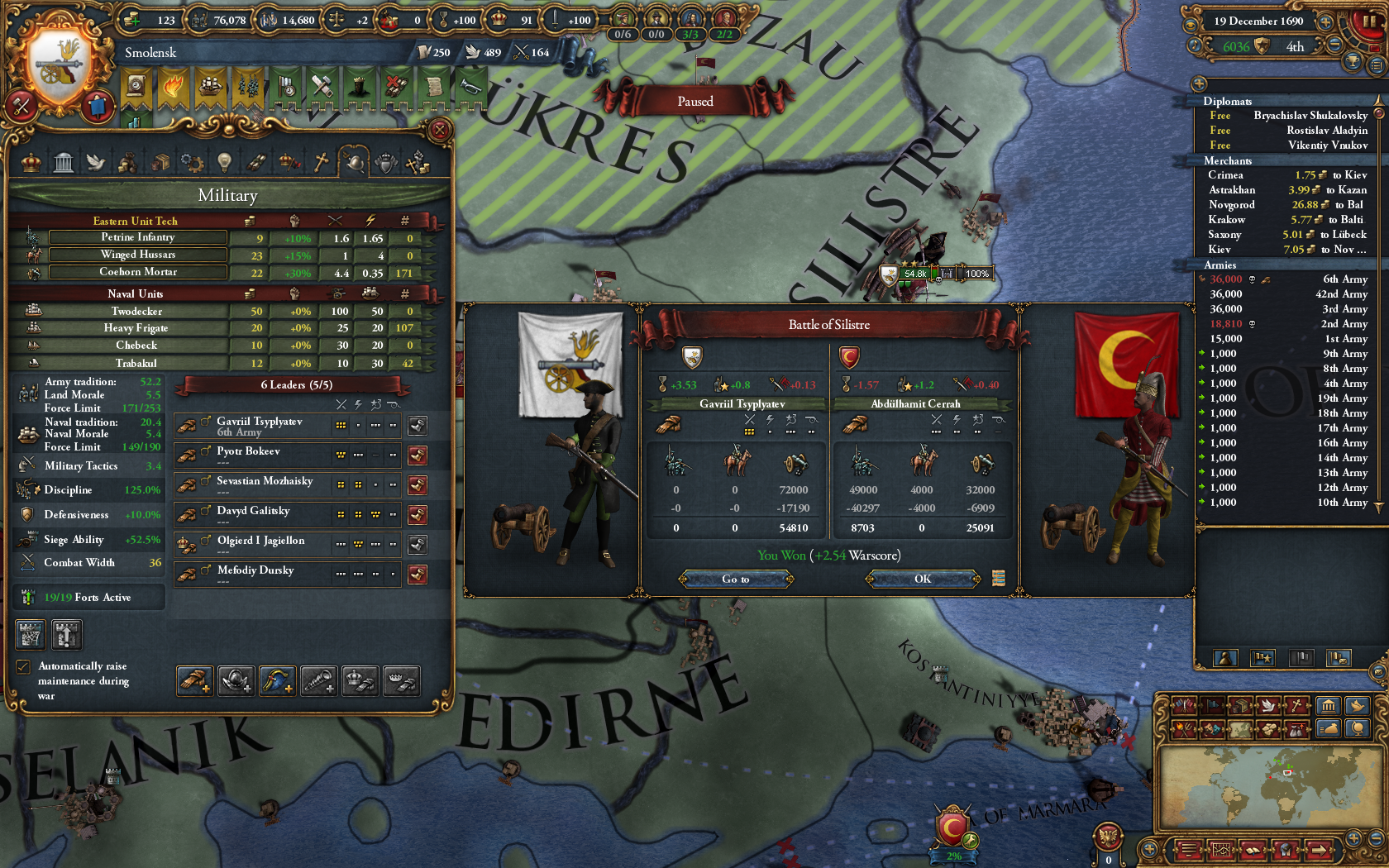Recruit an Explorer with the telescope icon
The width and height of the screenshot is (1389, 868).
pos(319,680)
